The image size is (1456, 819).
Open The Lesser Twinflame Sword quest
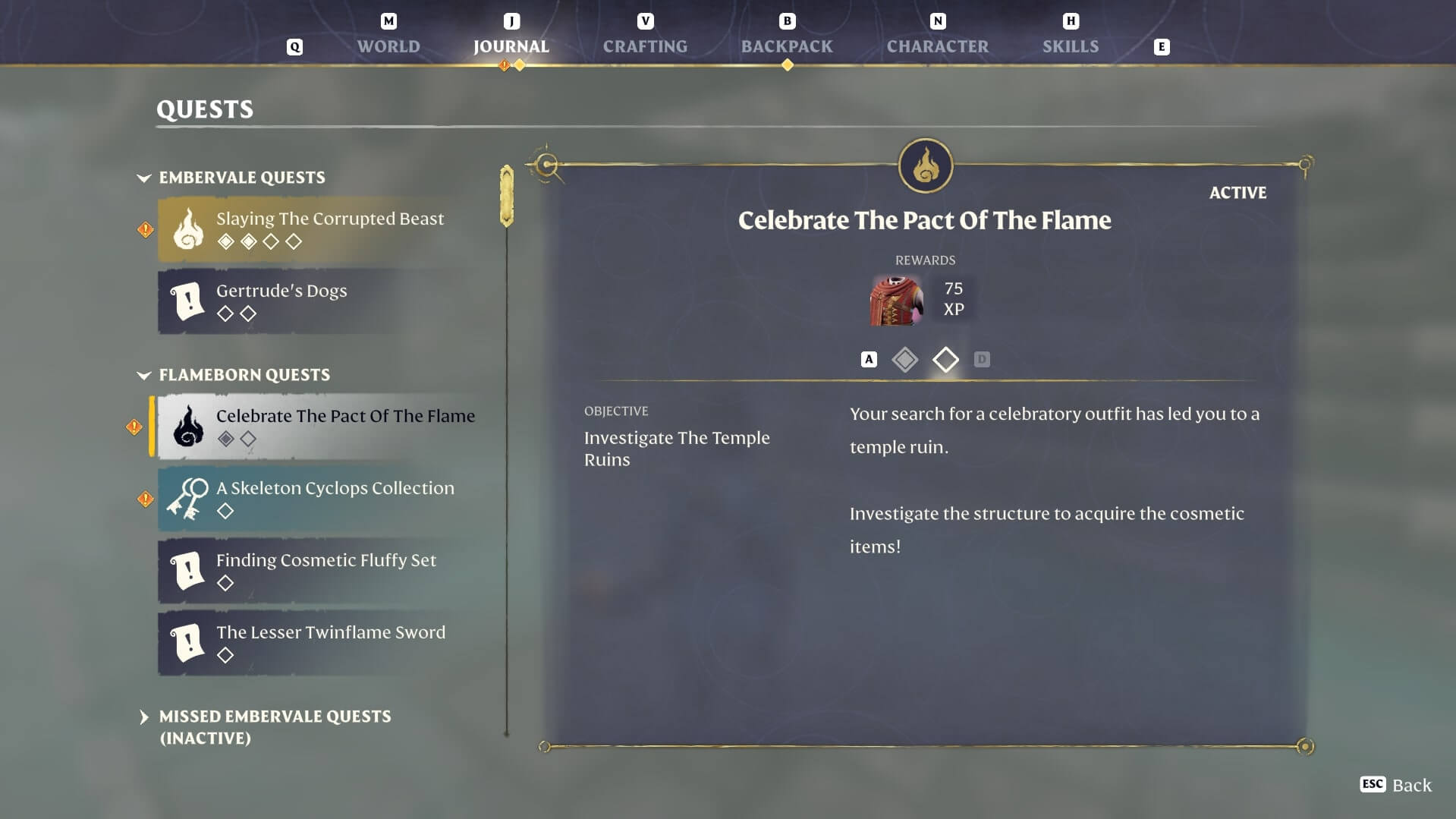click(329, 643)
